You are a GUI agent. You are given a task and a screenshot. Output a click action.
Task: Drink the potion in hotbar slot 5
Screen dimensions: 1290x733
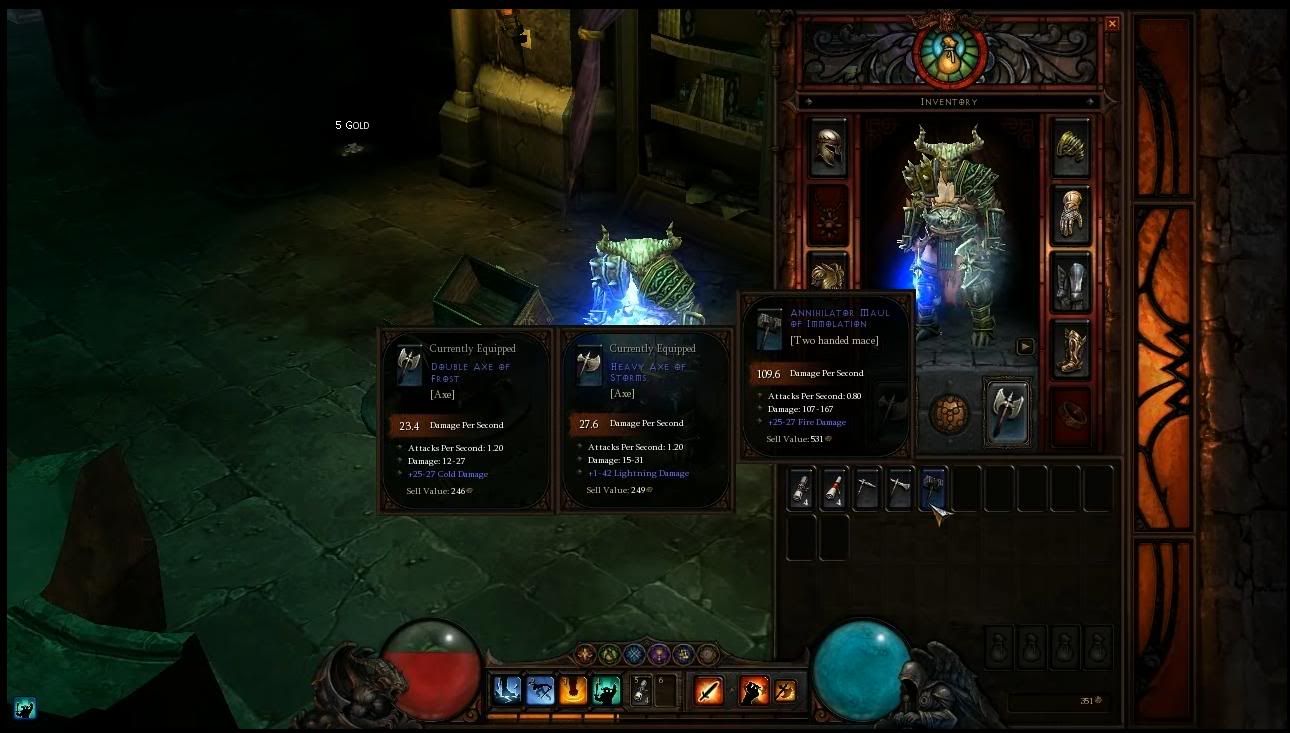pyautogui.click(x=641, y=689)
